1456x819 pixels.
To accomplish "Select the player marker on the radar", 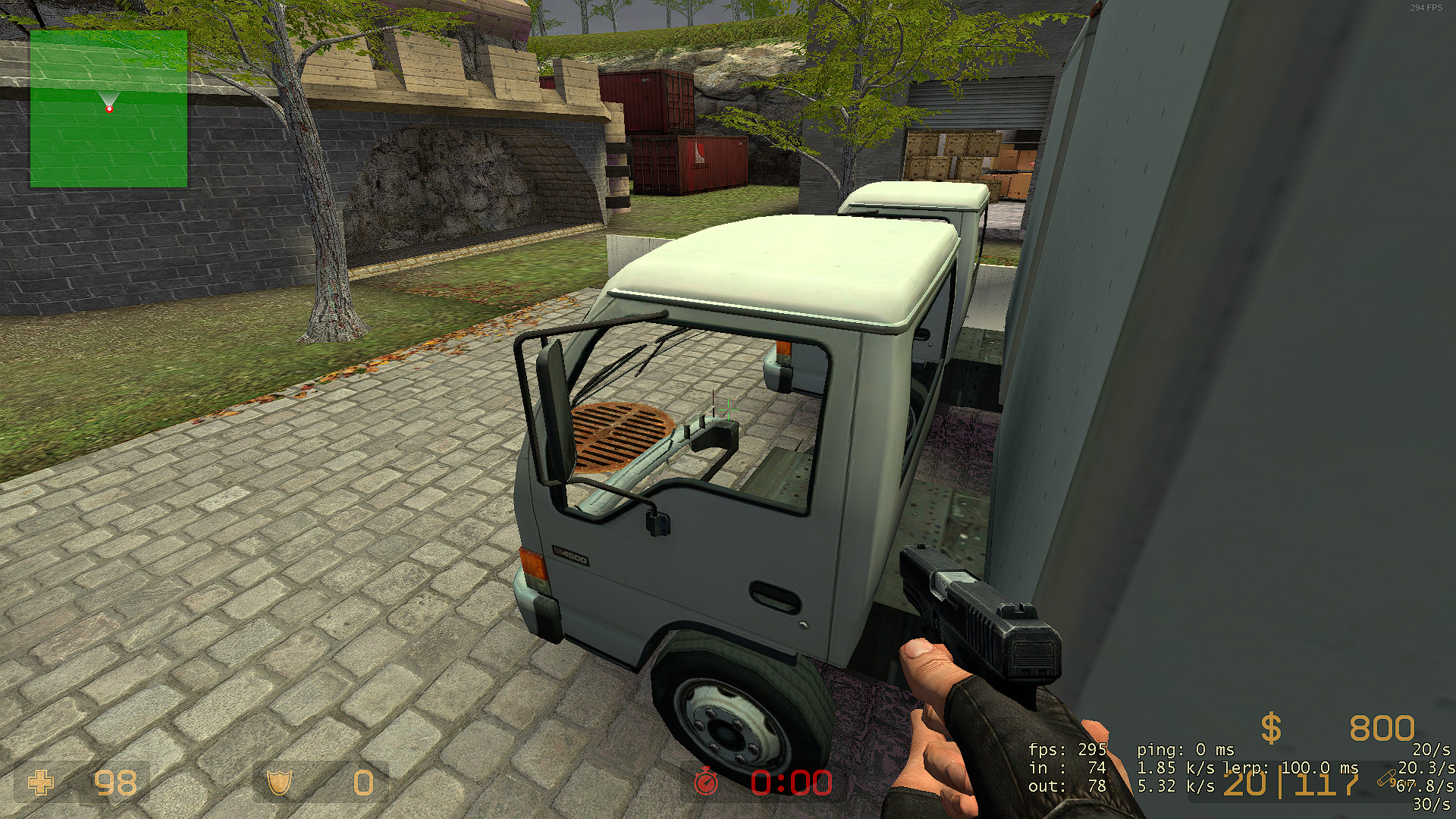I will click(x=109, y=109).
